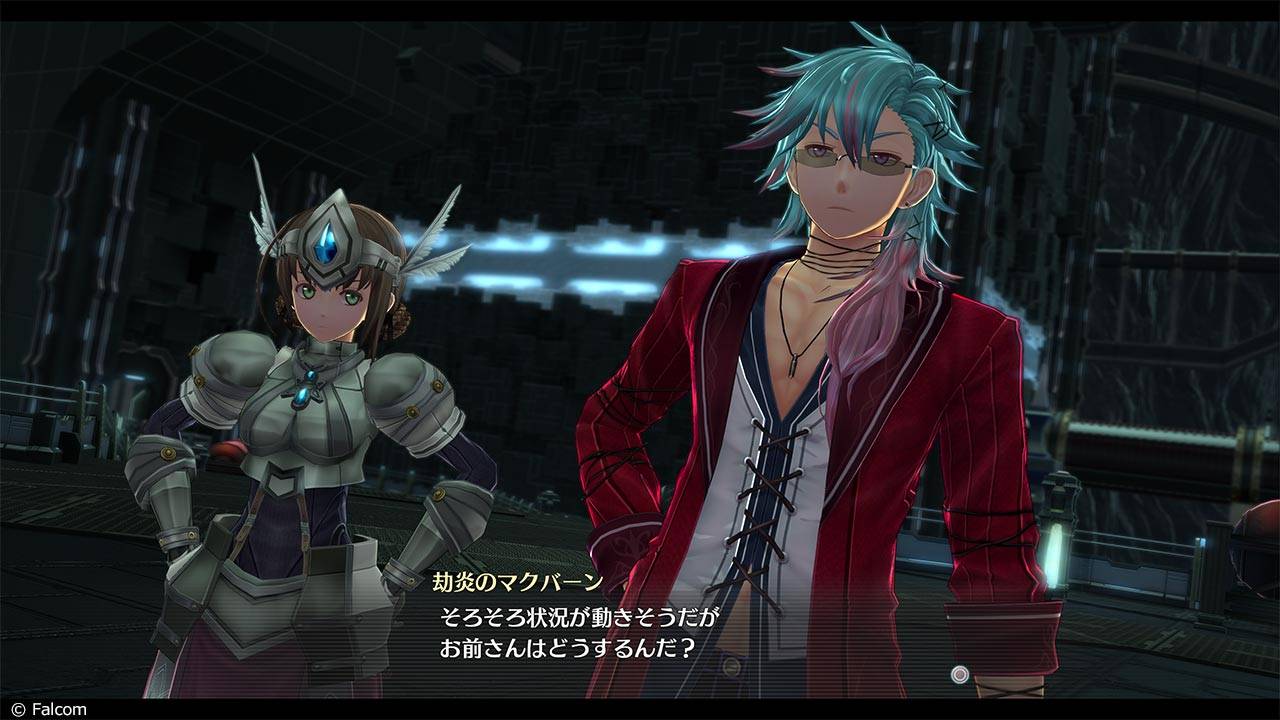1280x720 pixels.
Task: Click the dialogue advance indicator circle
Action: click(x=960, y=674)
